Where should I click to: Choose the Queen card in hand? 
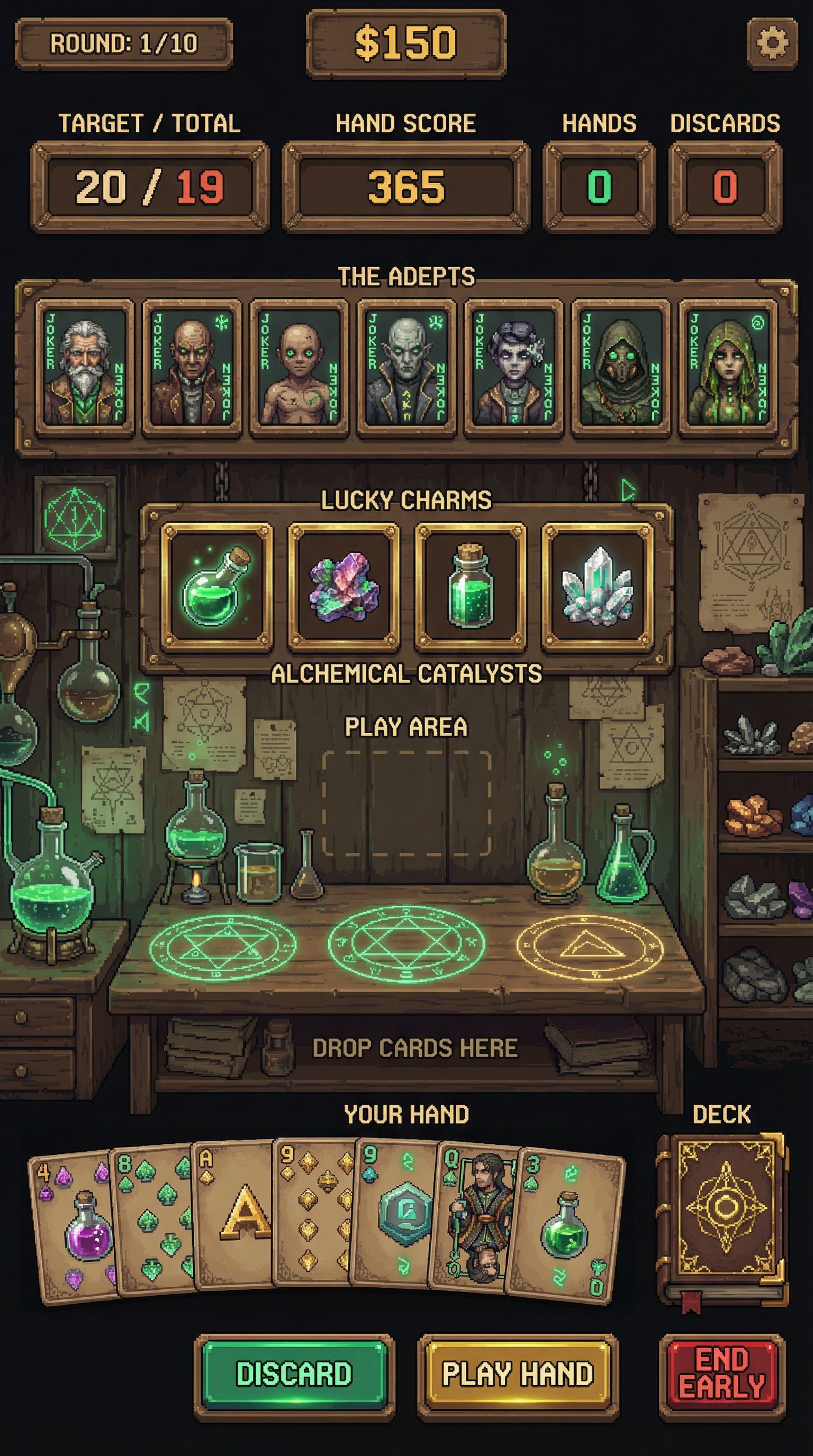(475, 1215)
